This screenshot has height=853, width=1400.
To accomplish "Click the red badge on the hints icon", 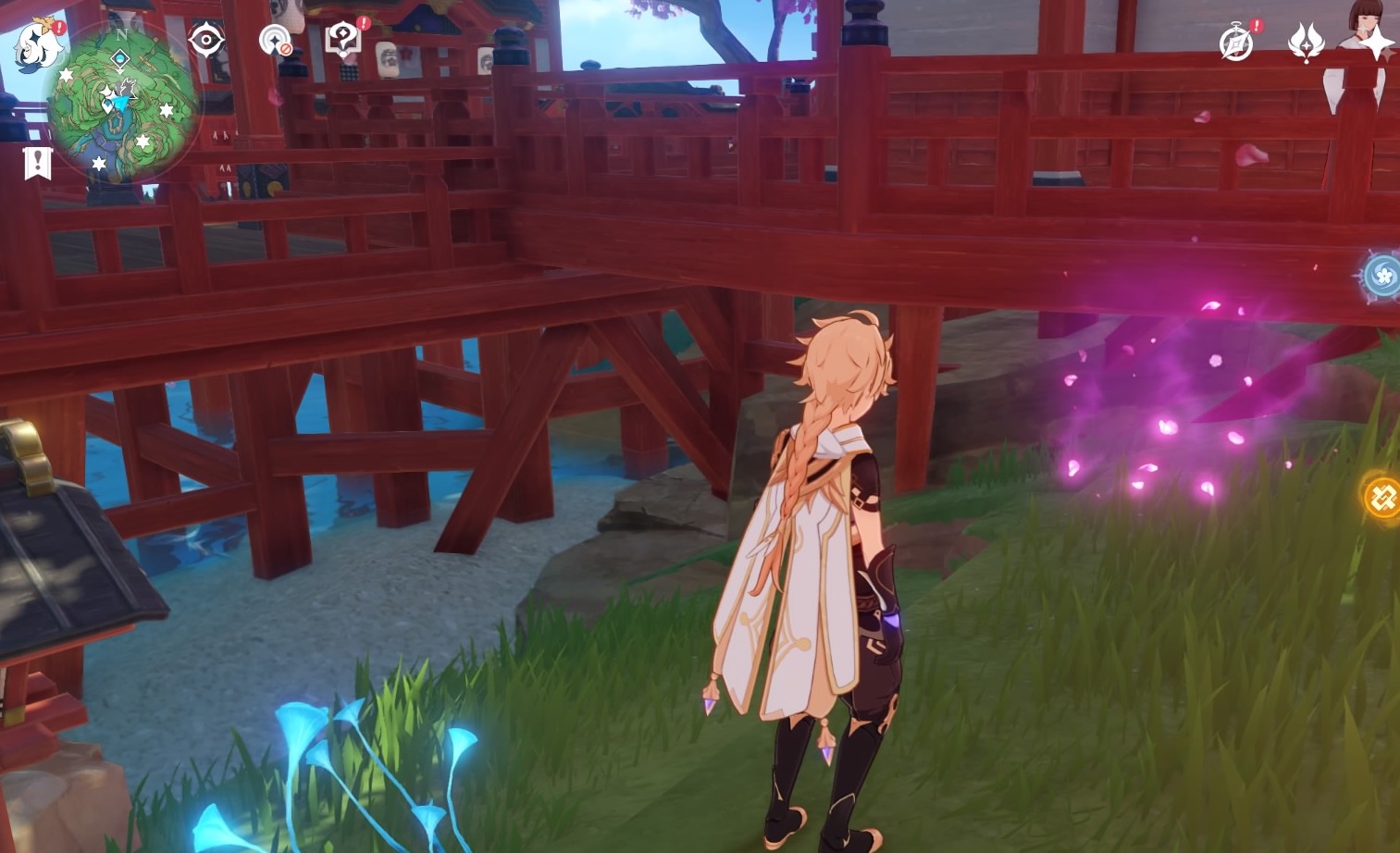I will (x=363, y=25).
